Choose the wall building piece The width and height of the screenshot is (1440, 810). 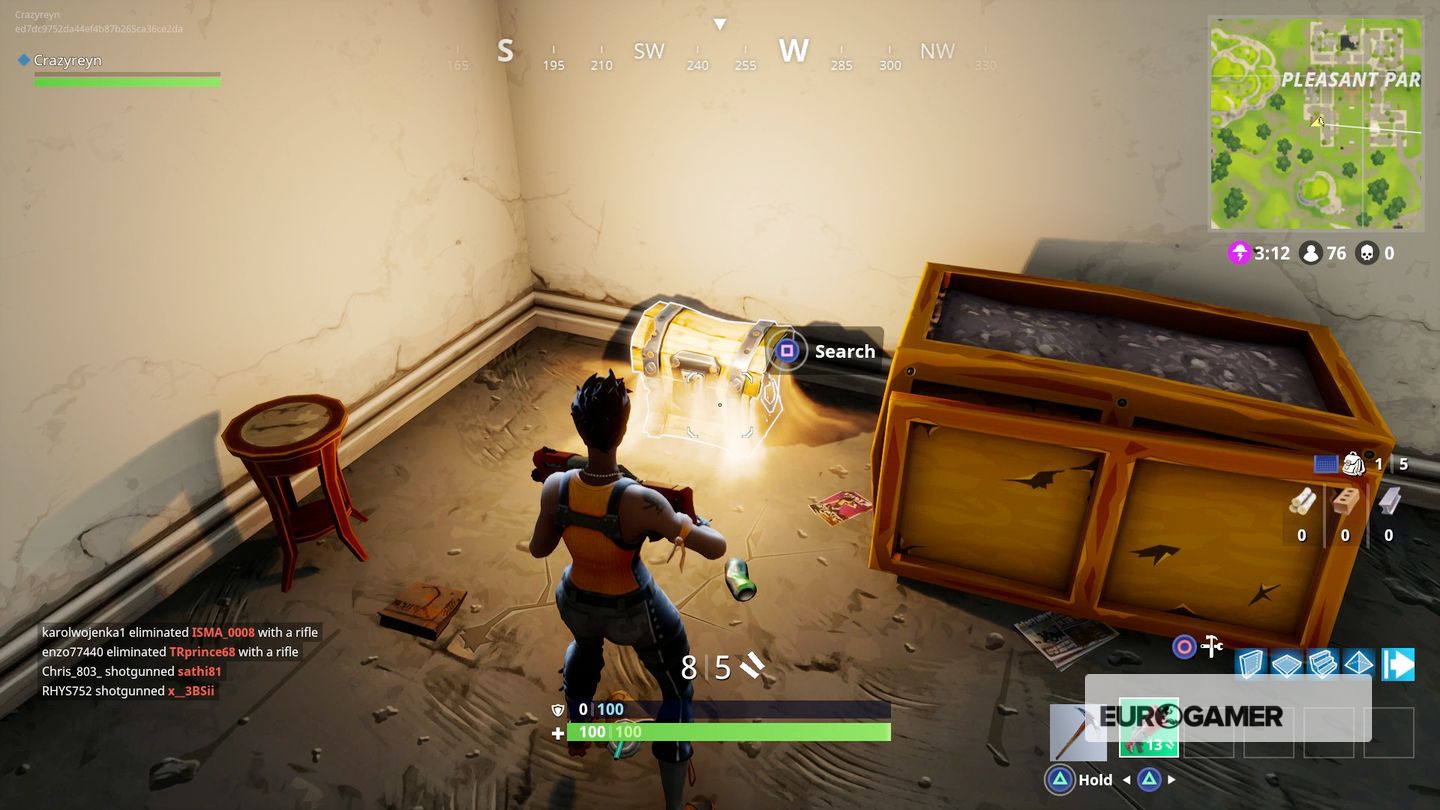[x=1251, y=664]
